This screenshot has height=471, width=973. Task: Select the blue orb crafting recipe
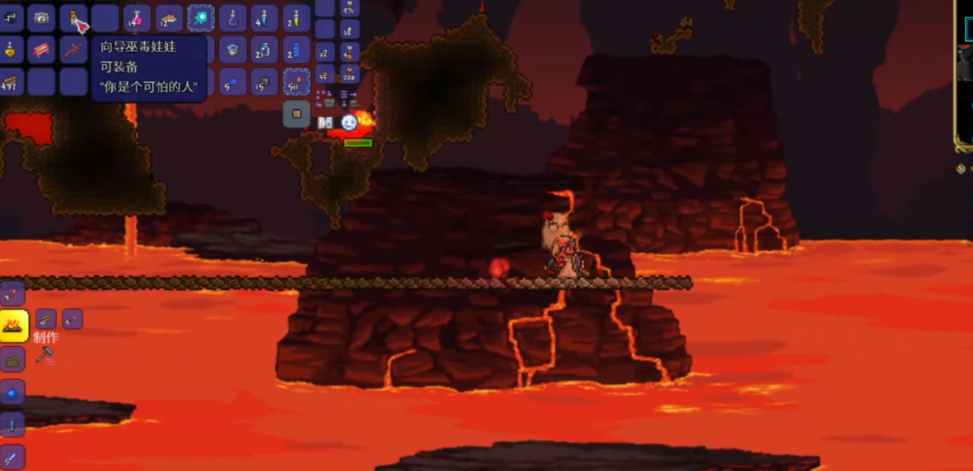[x=12, y=391]
